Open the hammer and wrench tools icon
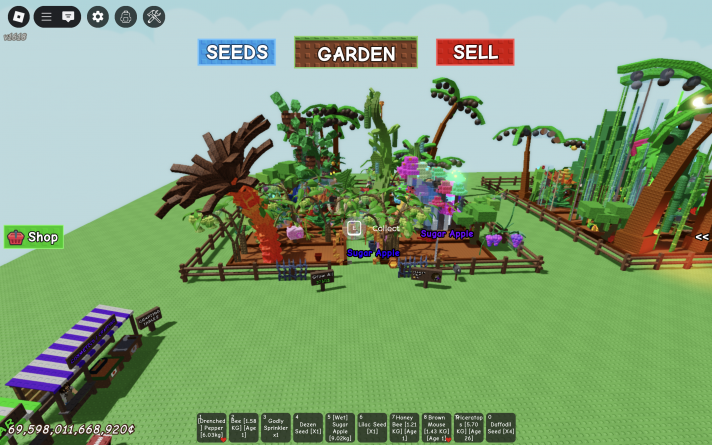Image resolution: width=712 pixels, height=445 pixels. tap(154, 16)
